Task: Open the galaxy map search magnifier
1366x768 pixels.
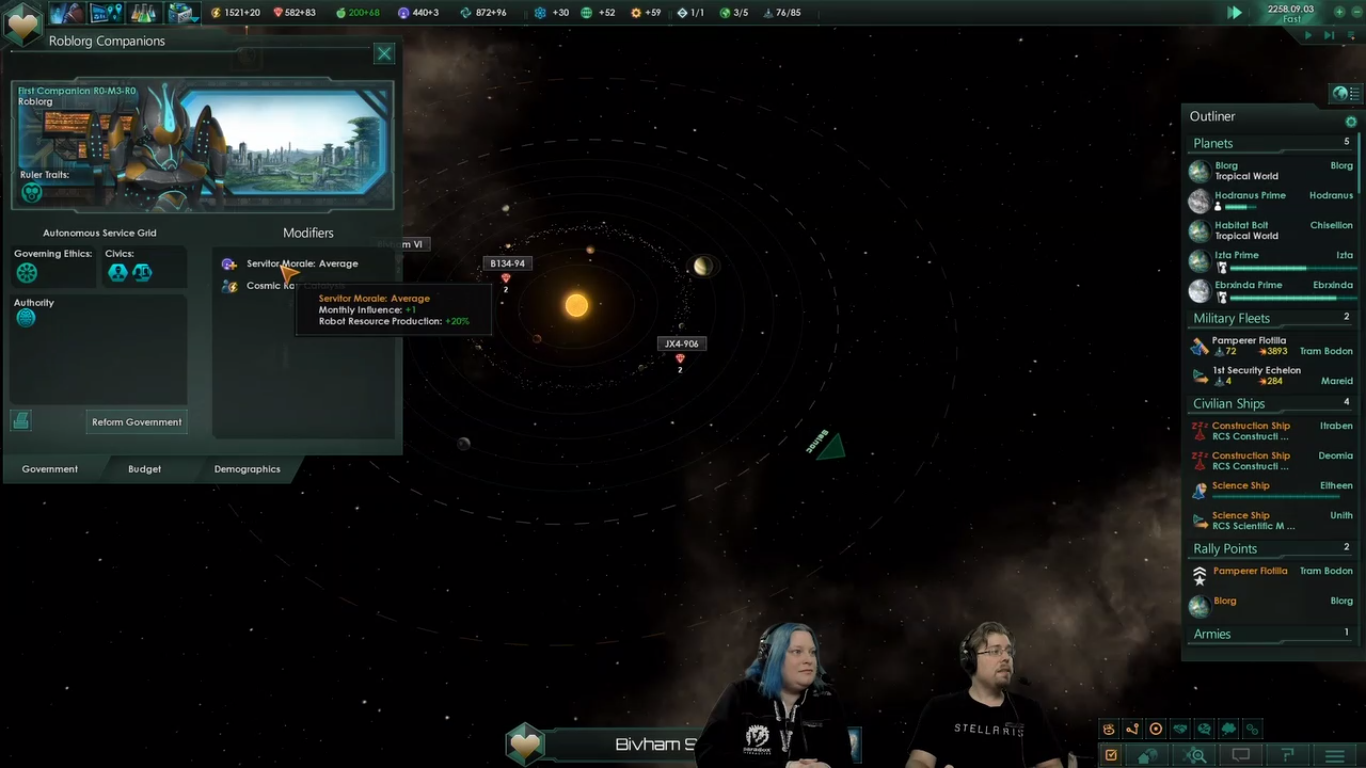Action: (x=1196, y=756)
